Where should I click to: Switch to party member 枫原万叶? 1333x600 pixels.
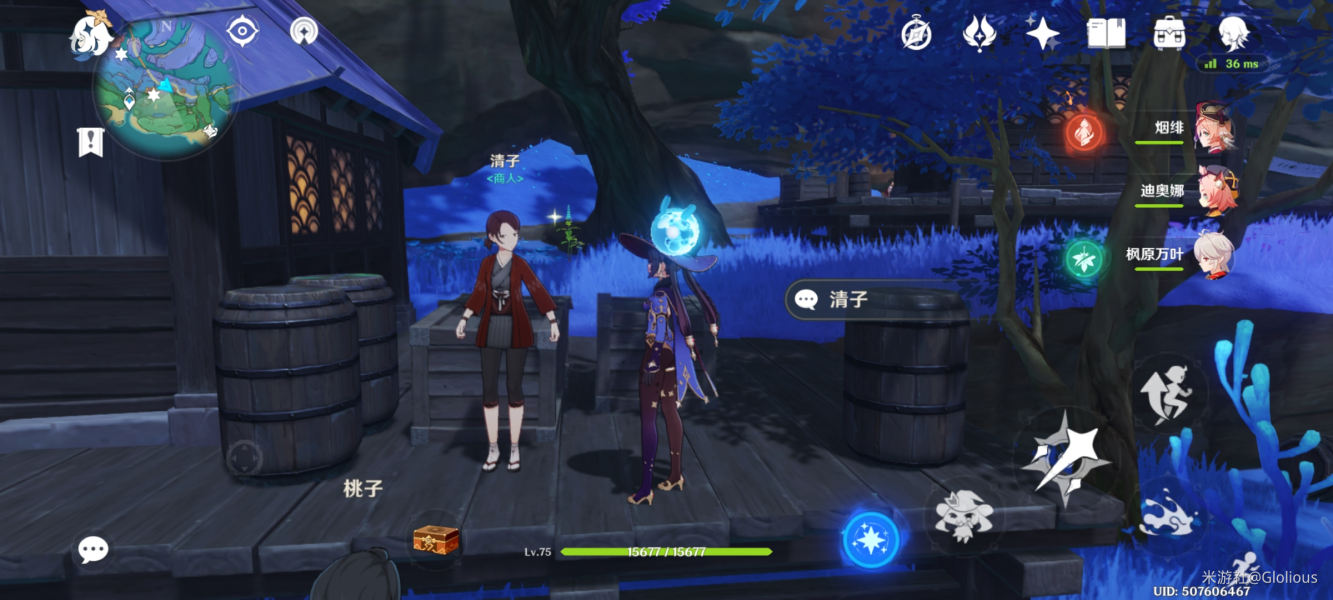[x=1213, y=255]
